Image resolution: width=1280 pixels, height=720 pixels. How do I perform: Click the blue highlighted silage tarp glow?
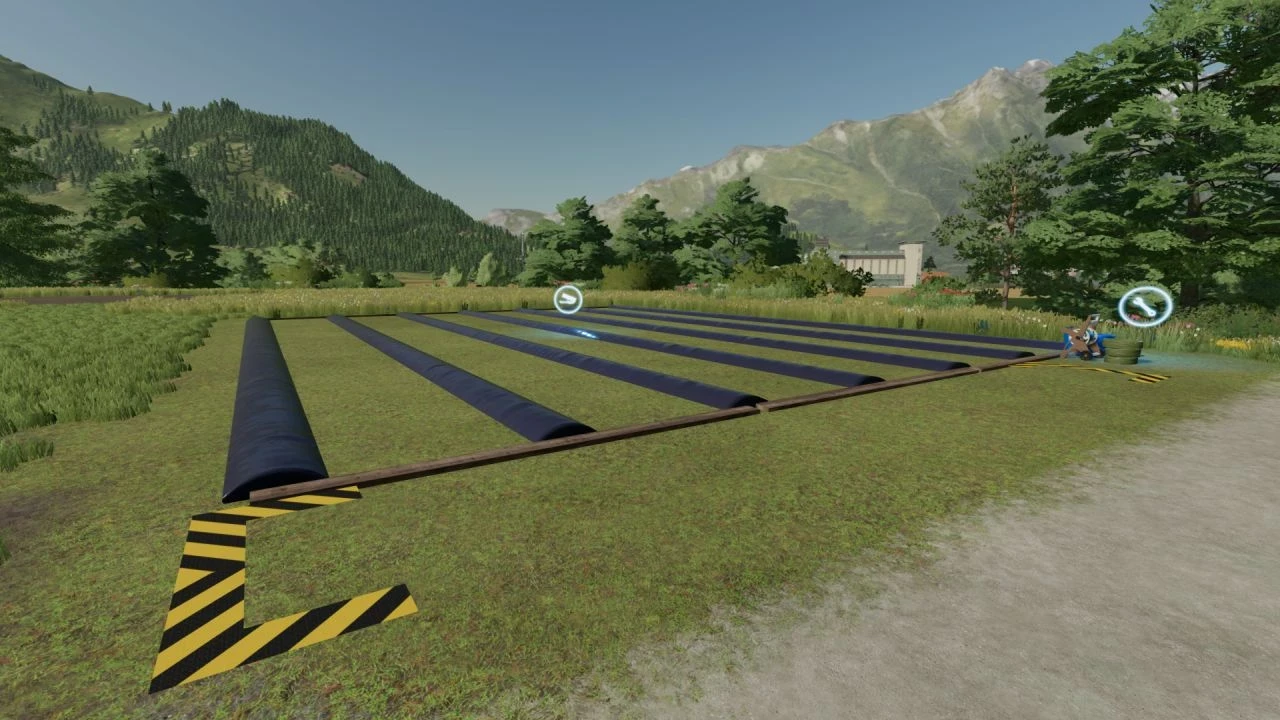click(x=587, y=335)
